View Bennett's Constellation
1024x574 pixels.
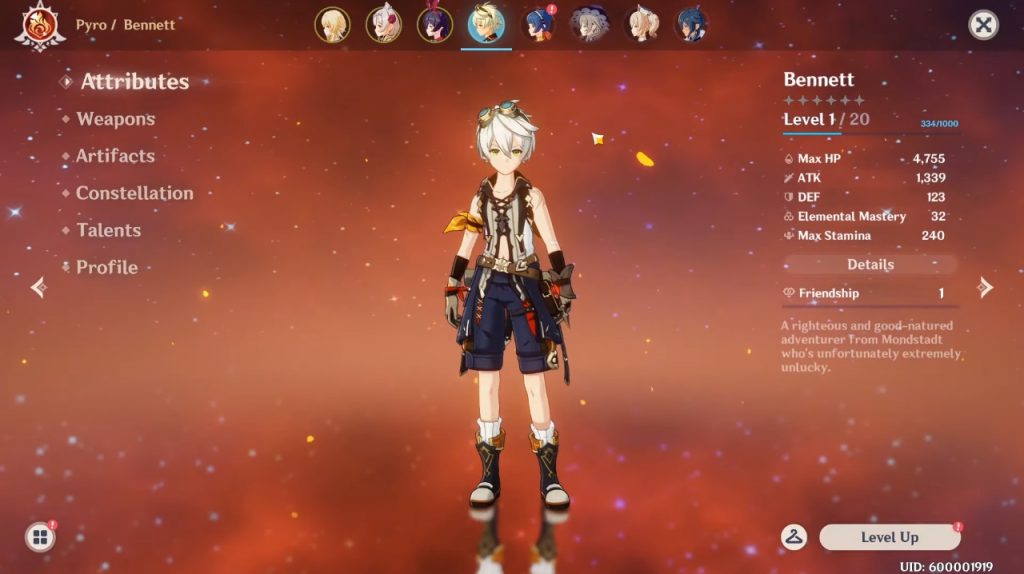[x=134, y=193]
